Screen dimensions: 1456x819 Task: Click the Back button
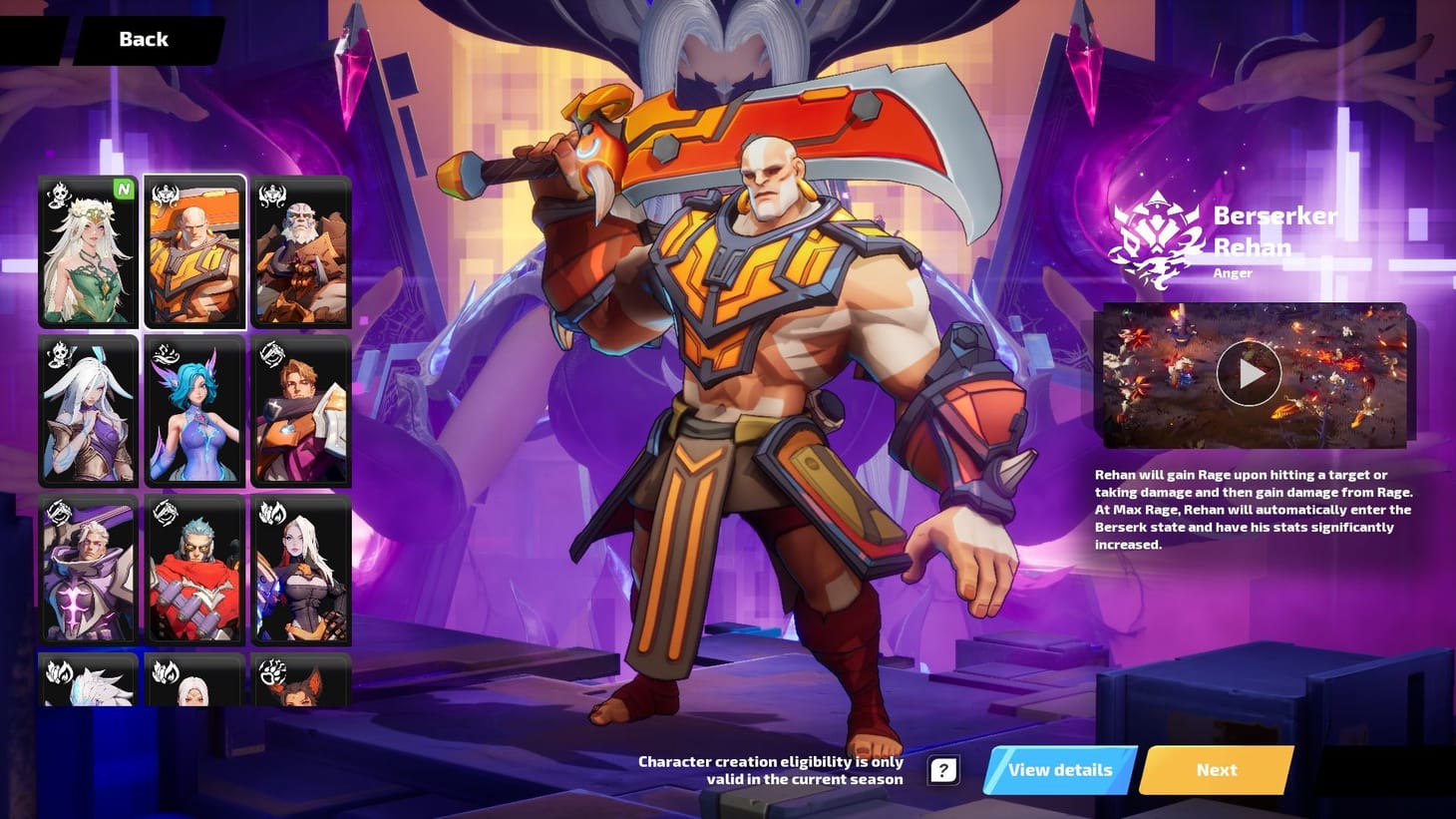[x=143, y=39]
